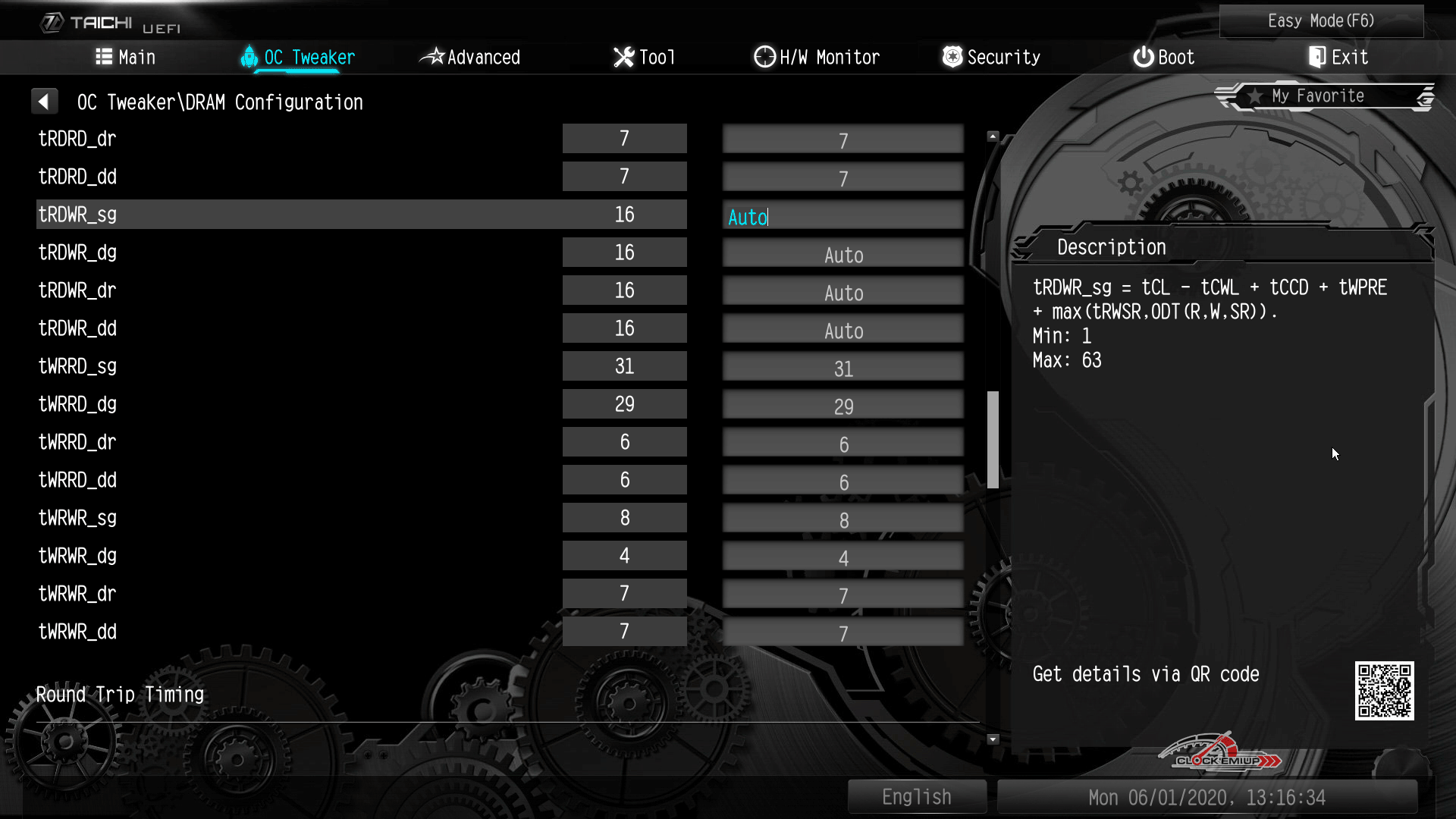Select the Exit tab
1456x819 pixels.
pyautogui.click(x=1338, y=58)
